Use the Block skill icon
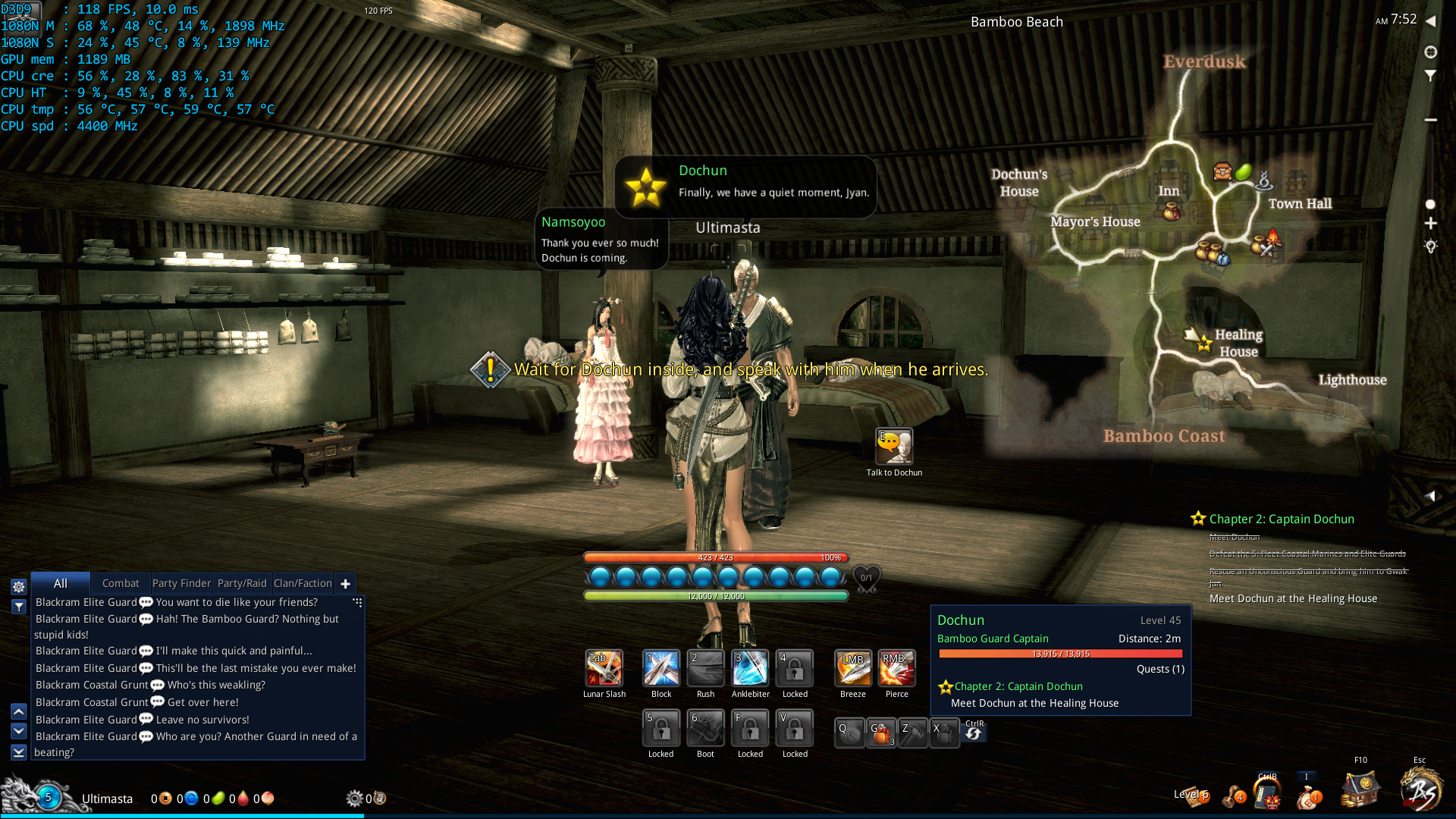This screenshot has height=819, width=1456. point(661,668)
